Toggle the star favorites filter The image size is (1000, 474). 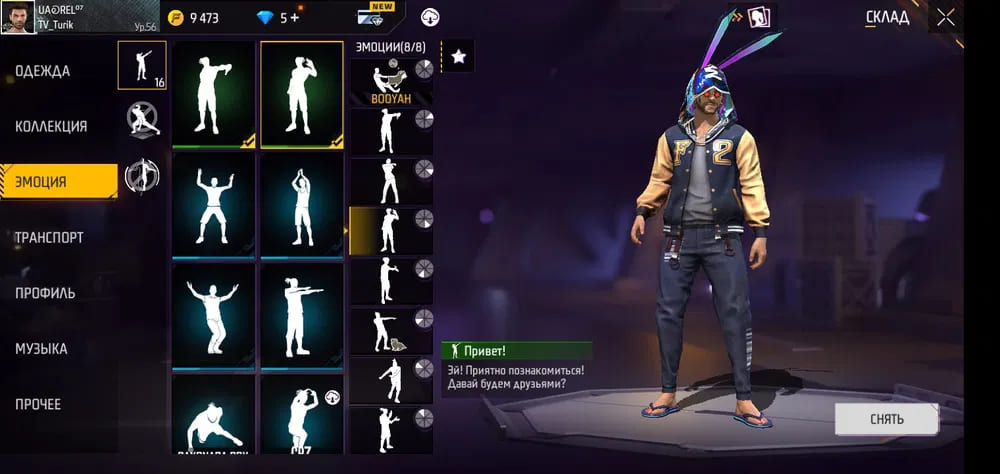[458, 57]
